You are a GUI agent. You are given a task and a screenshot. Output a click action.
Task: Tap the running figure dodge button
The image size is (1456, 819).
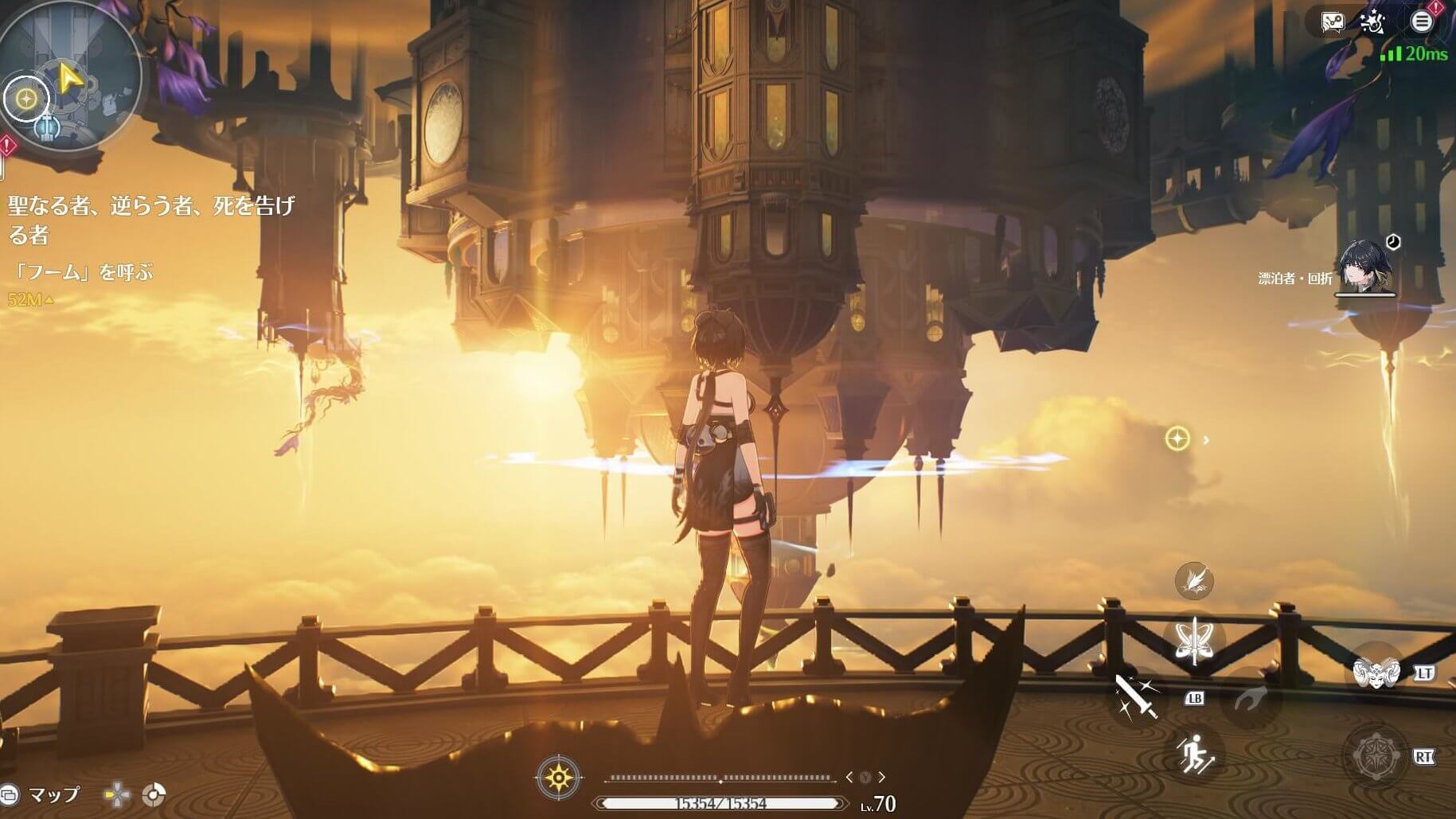pos(1194,753)
